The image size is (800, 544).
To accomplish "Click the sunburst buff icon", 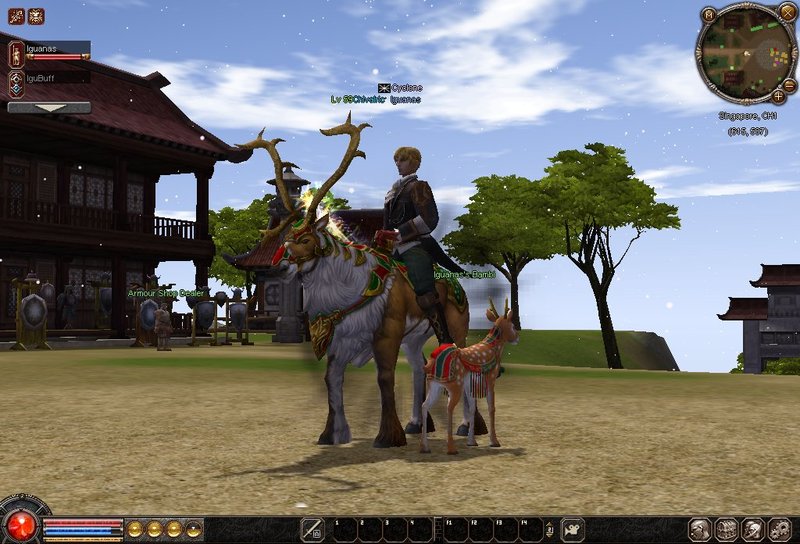I will coord(36,16).
